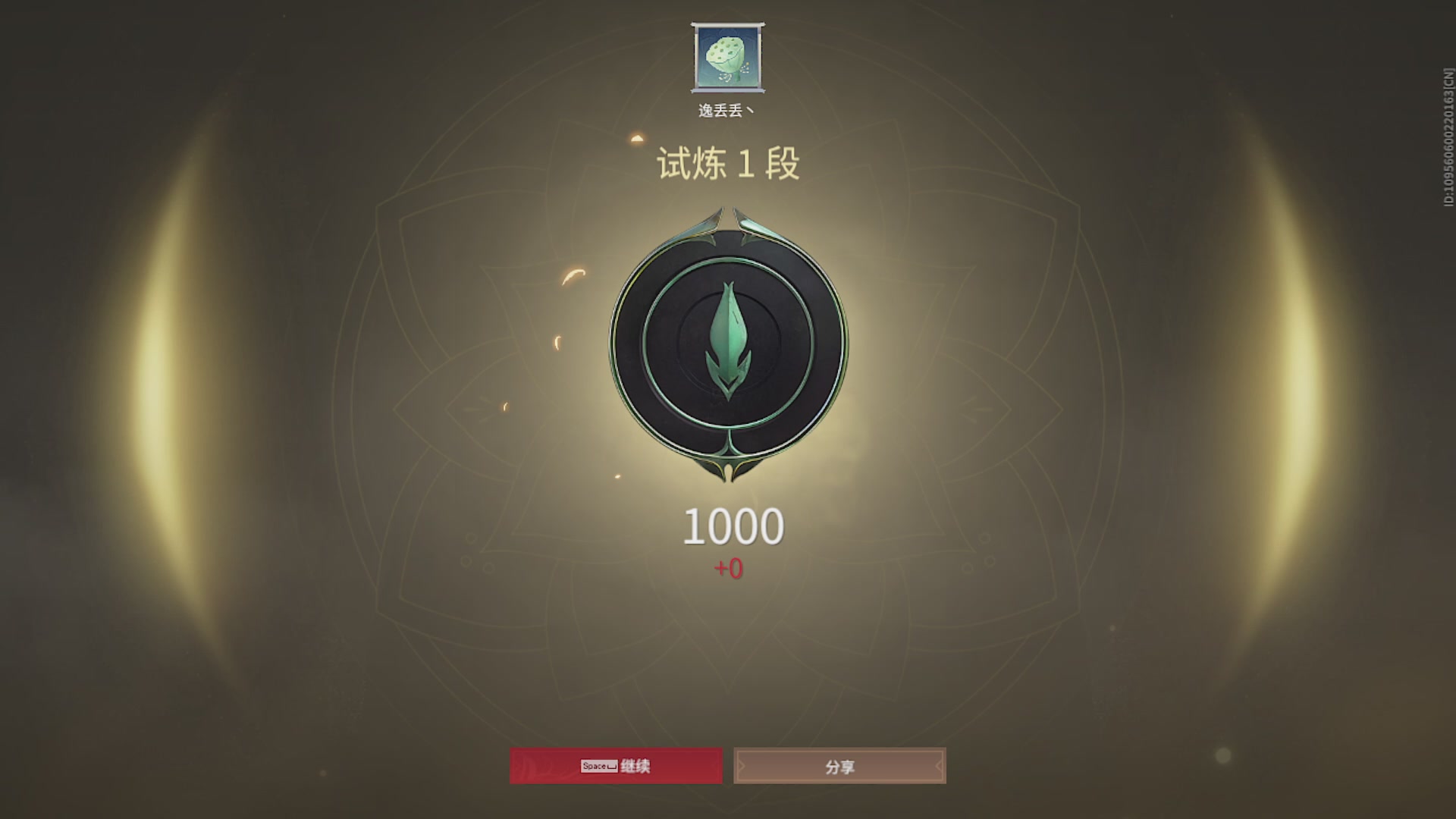Click the 试炼 1 段 rank title
This screenshot has height=819, width=1456.
726,162
